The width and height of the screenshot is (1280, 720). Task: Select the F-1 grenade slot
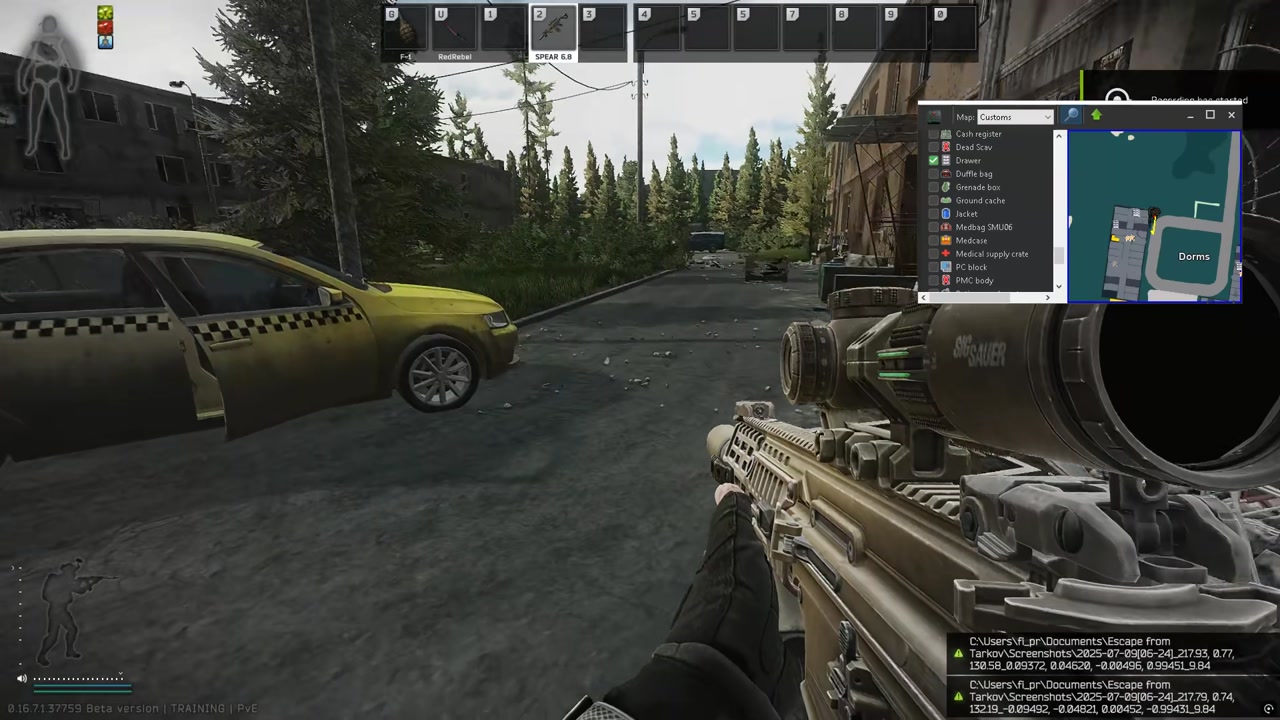coord(405,32)
